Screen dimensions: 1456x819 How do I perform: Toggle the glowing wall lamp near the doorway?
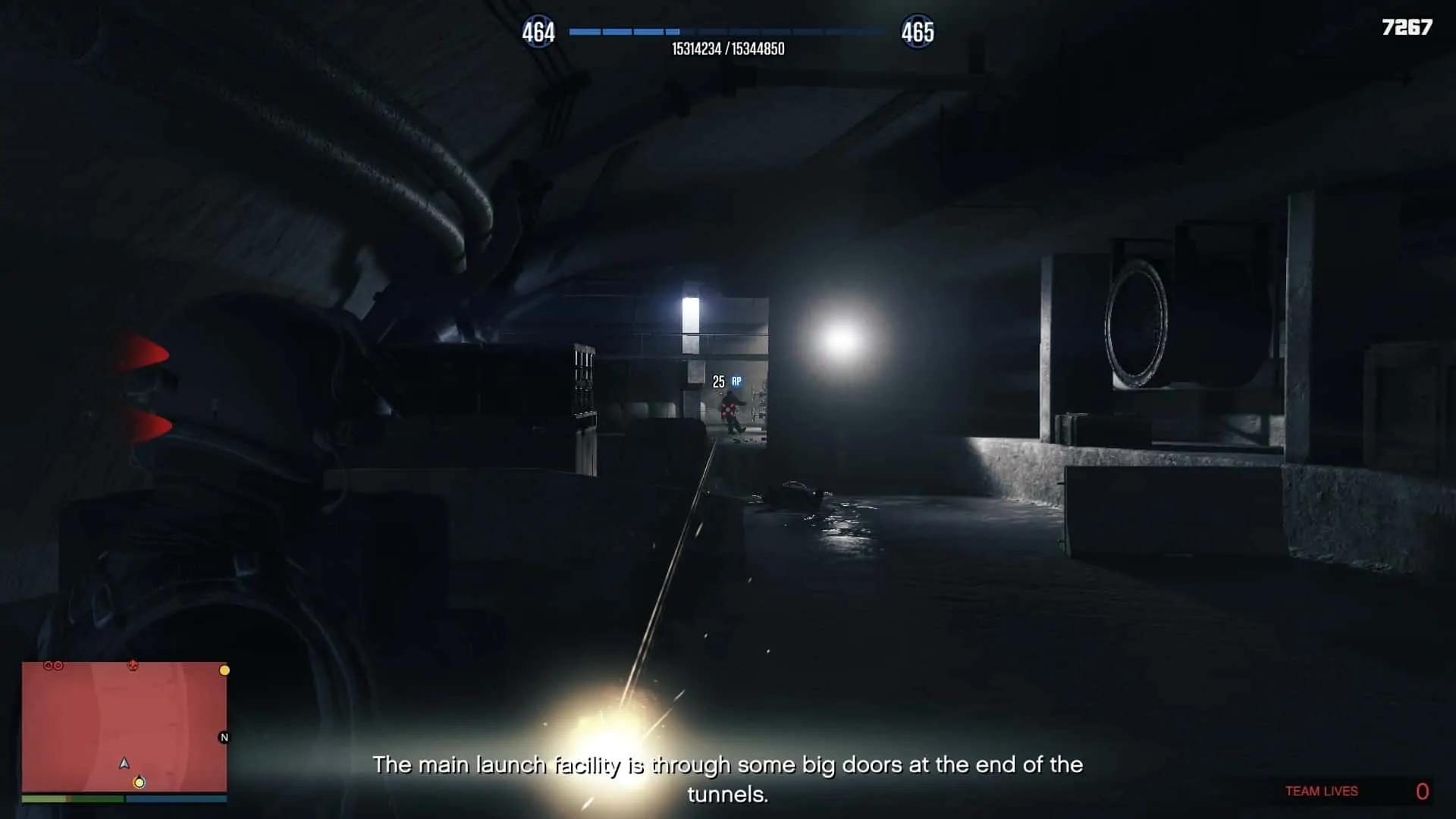692,312
